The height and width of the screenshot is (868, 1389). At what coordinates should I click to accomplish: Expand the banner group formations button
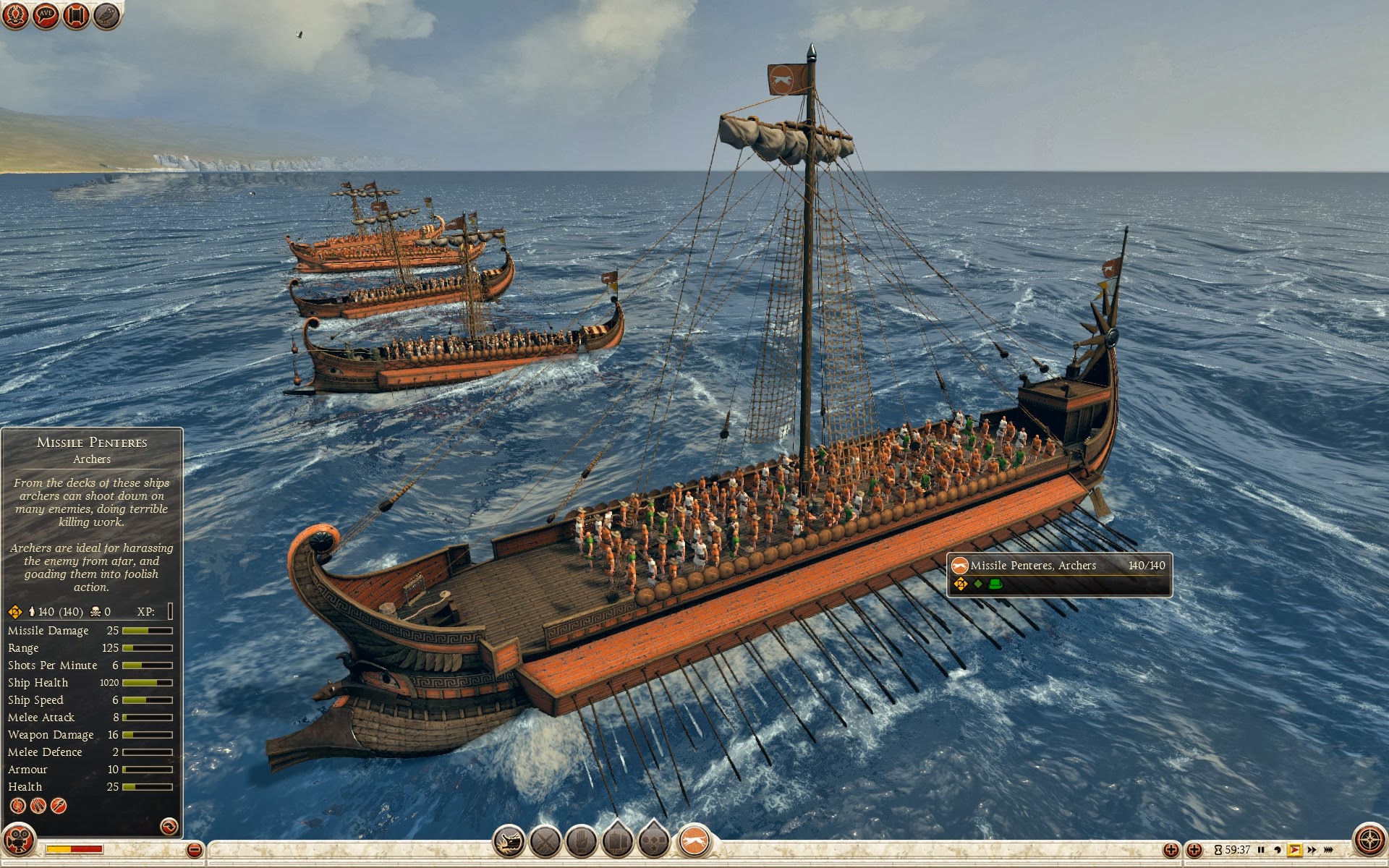click(x=618, y=842)
